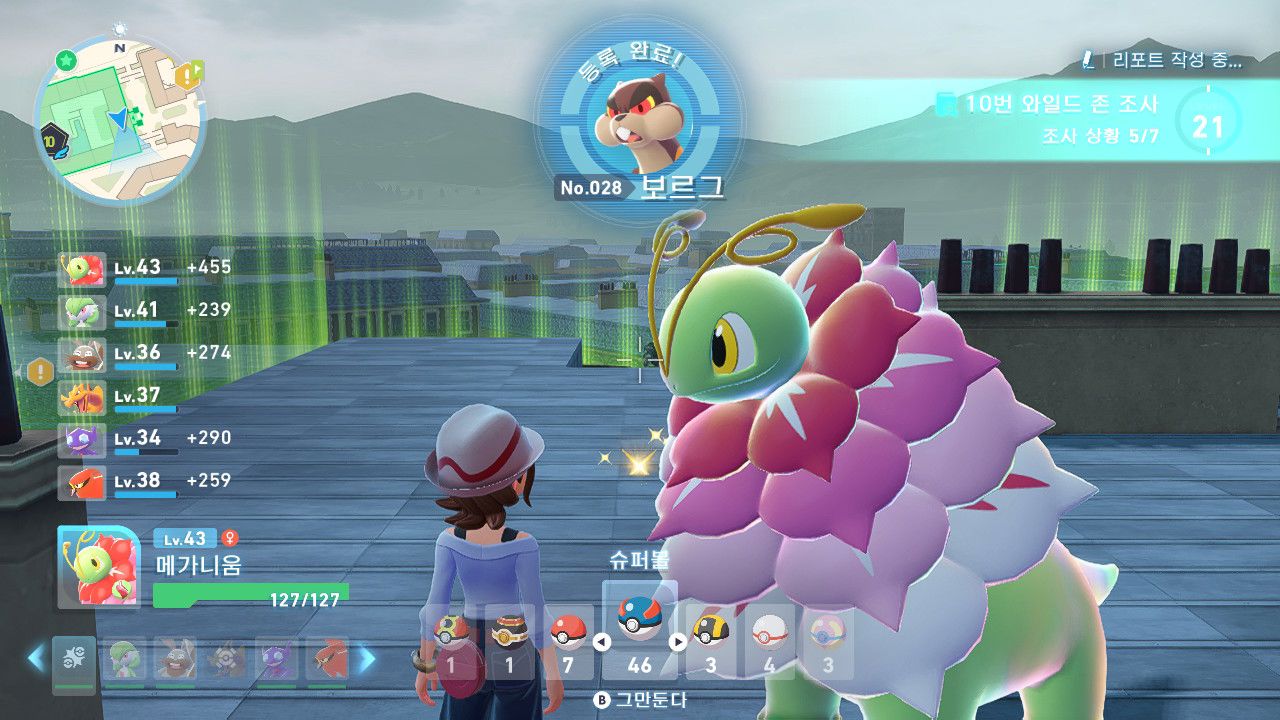
Task: Select the Lv.38 red bird party row
Action: pyautogui.click(x=145, y=482)
